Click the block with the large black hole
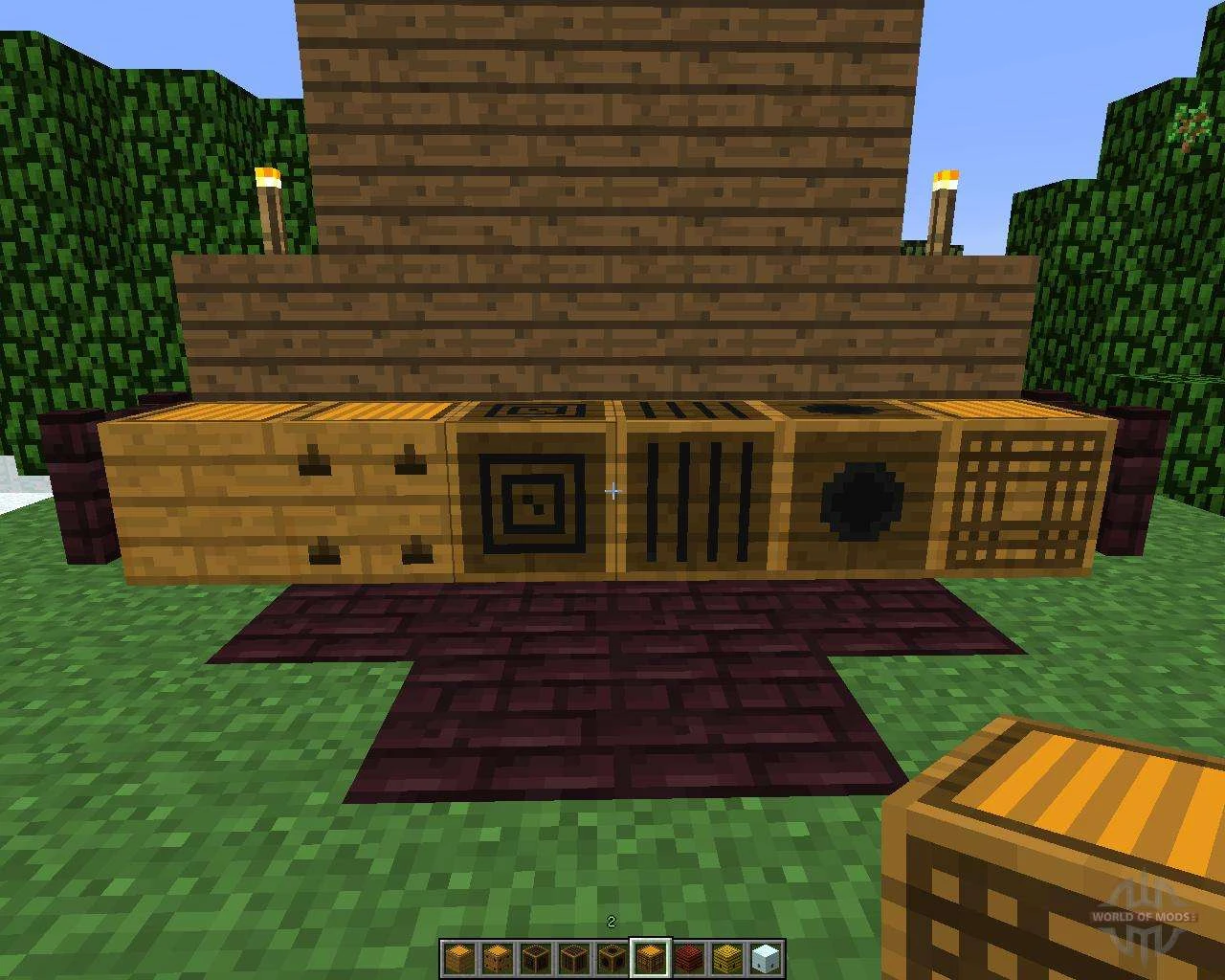This screenshot has width=1225, height=980. [x=859, y=500]
